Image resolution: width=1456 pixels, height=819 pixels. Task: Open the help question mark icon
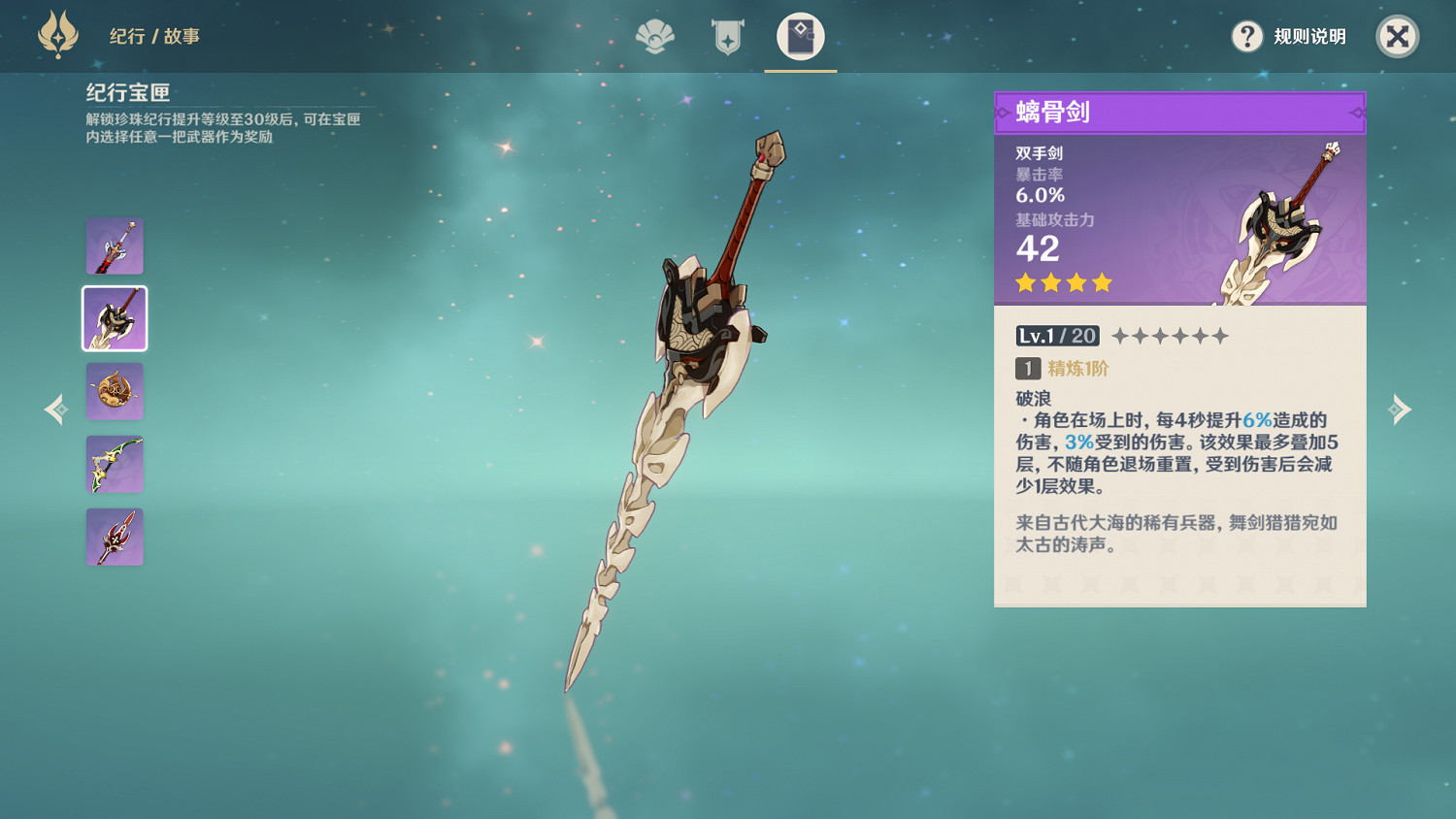[x=1246, y=37]
